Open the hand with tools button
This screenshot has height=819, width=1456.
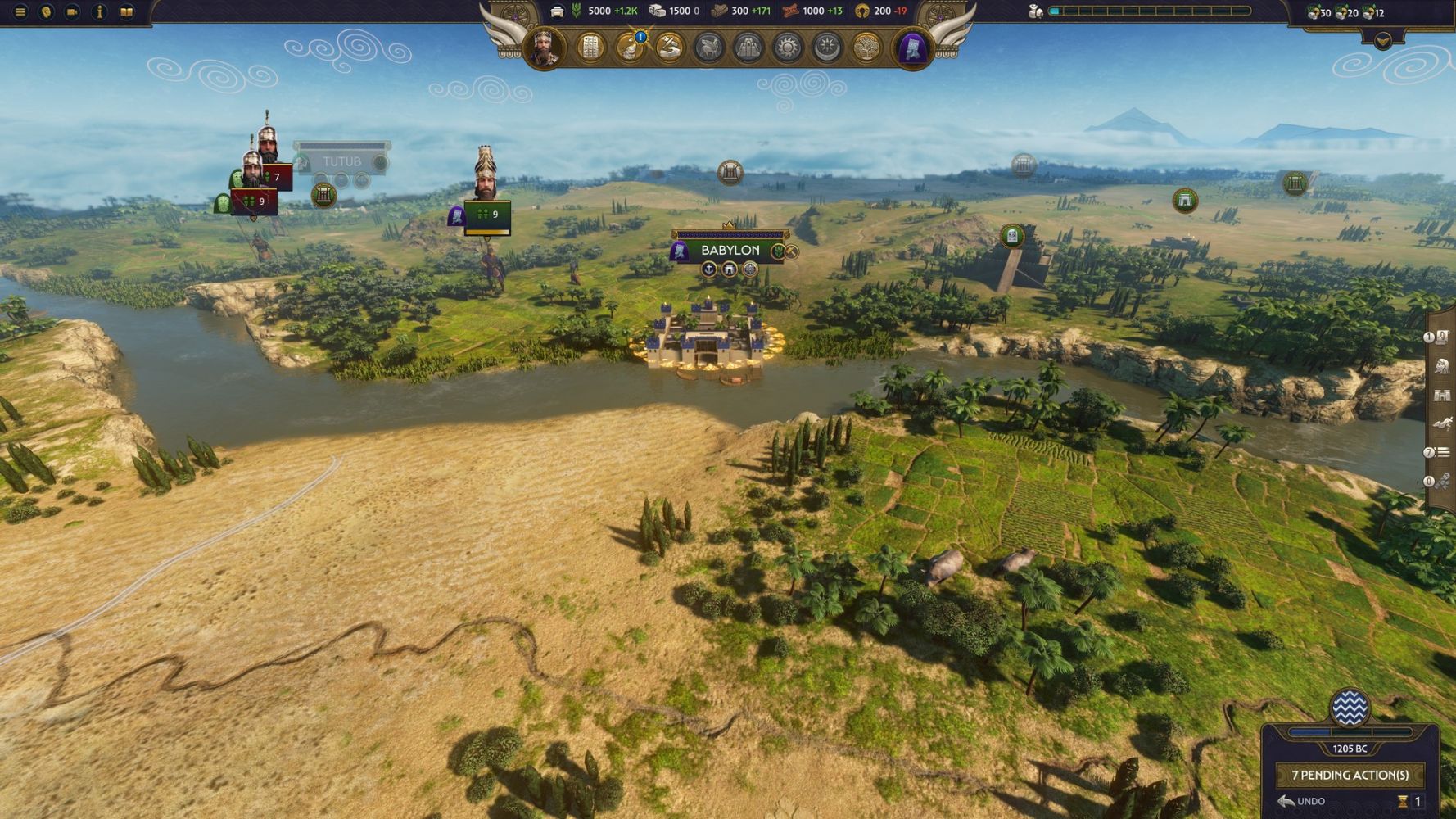670,48
